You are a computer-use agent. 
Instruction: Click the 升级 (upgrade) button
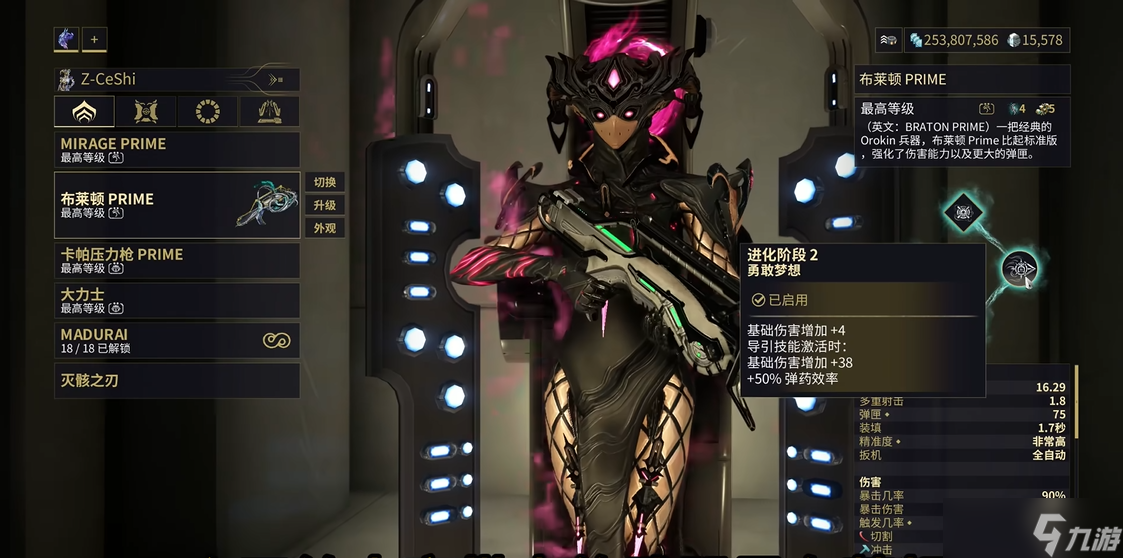(x=325, y=205)
